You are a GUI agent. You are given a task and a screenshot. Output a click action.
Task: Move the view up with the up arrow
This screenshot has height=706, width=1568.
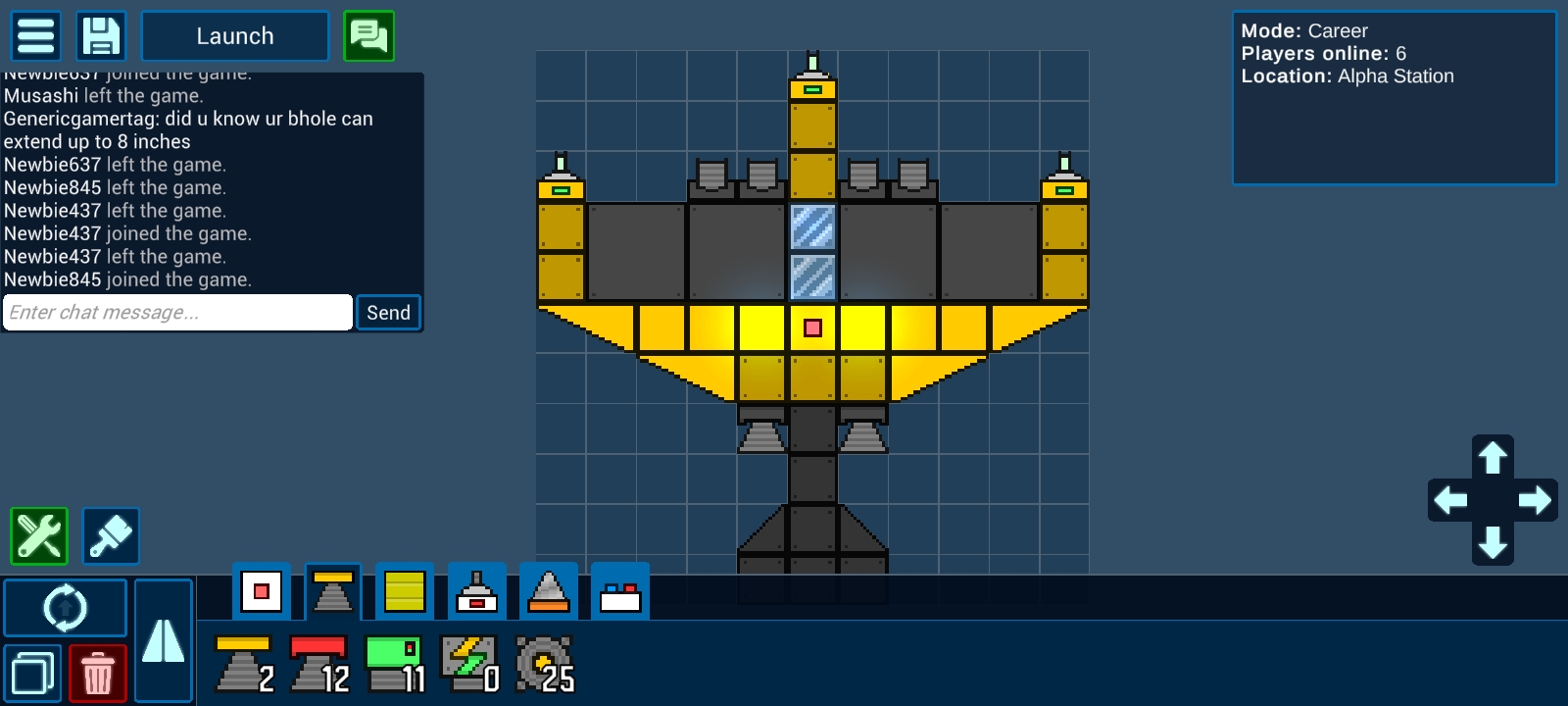(x=1493, y=458)
